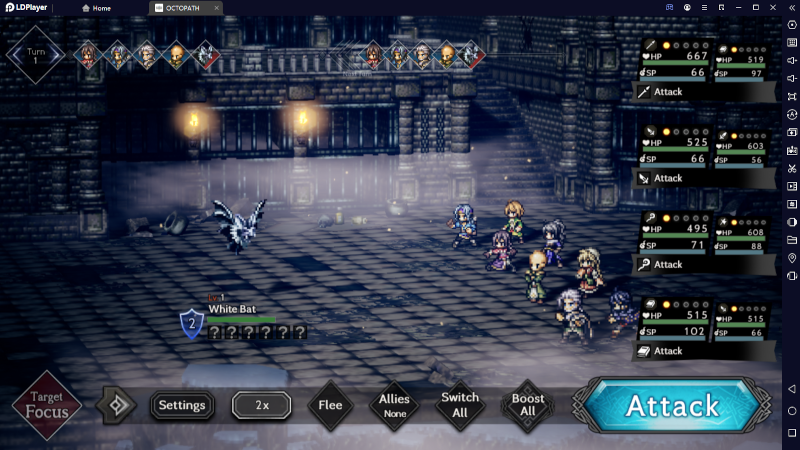This screenshot has height=450, width=800.
Task: Click the diamond icon beside Settings
Action: coord(116,405)
